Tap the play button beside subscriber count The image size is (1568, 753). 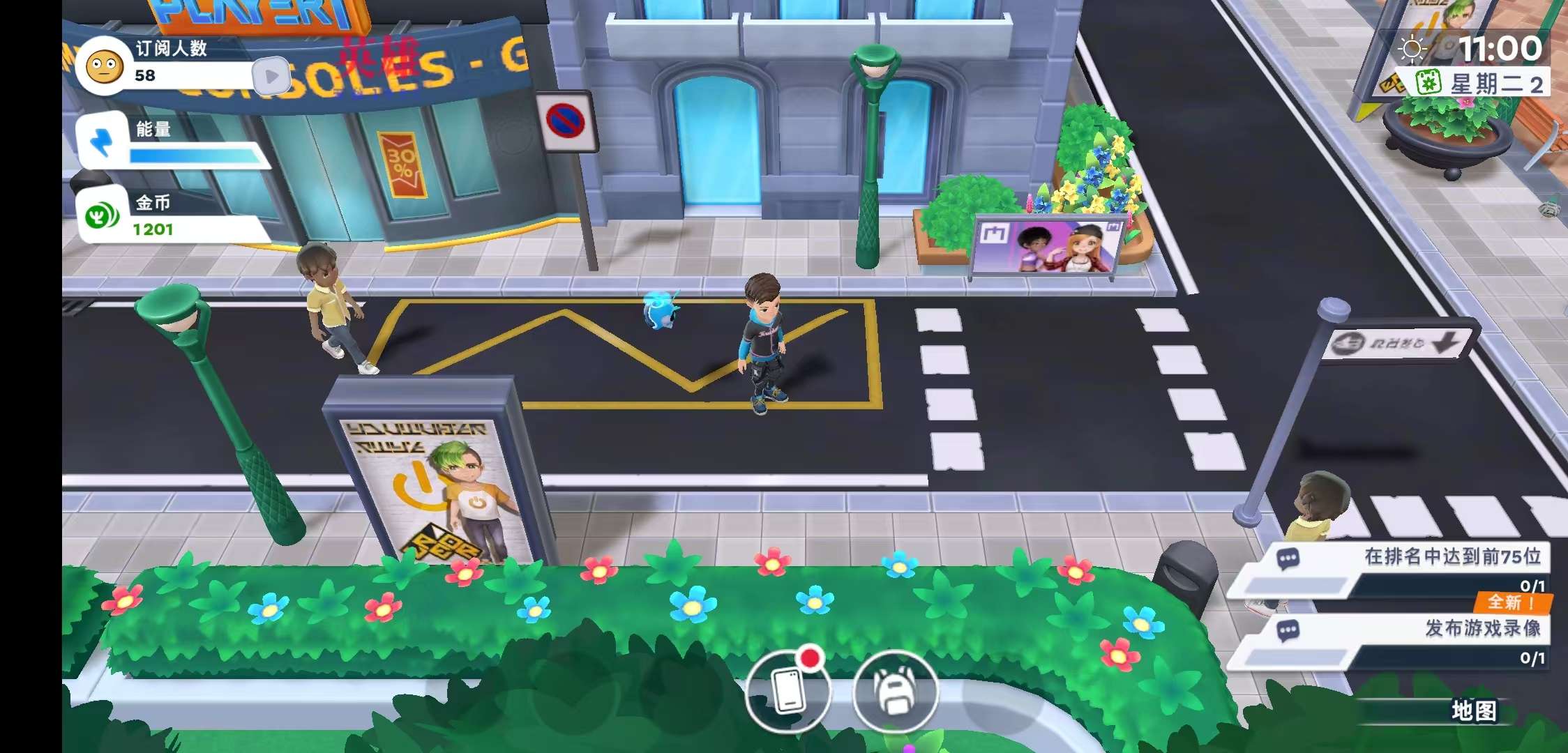click(x=271, y=76)
